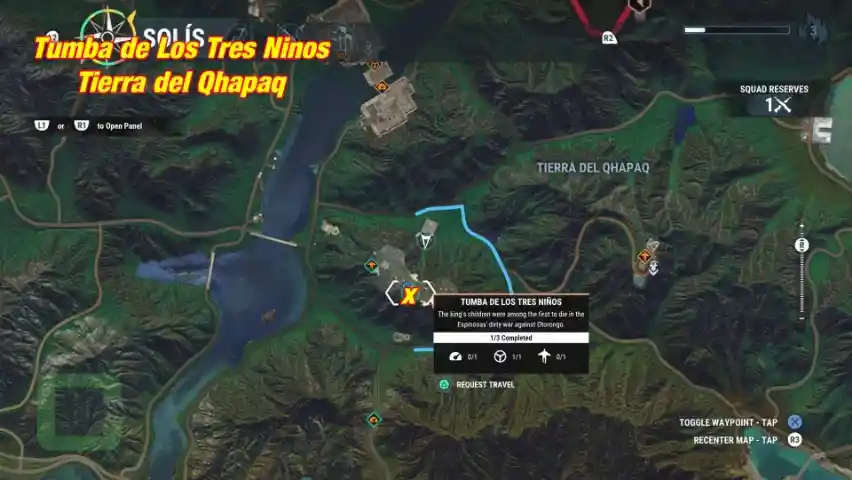Select the white triangle marker above the tomb
The image size is (852, 480).
[x=427, y=241]
